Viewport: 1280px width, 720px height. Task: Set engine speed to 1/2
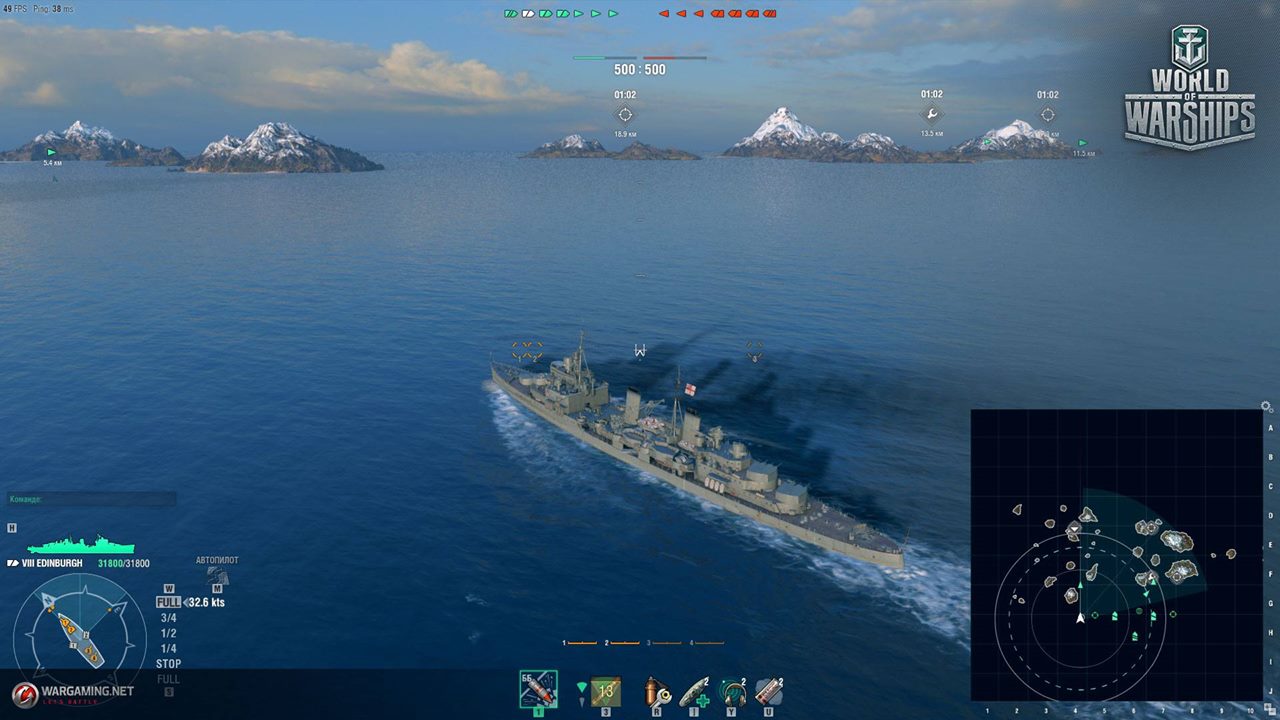tap(168, 633)
